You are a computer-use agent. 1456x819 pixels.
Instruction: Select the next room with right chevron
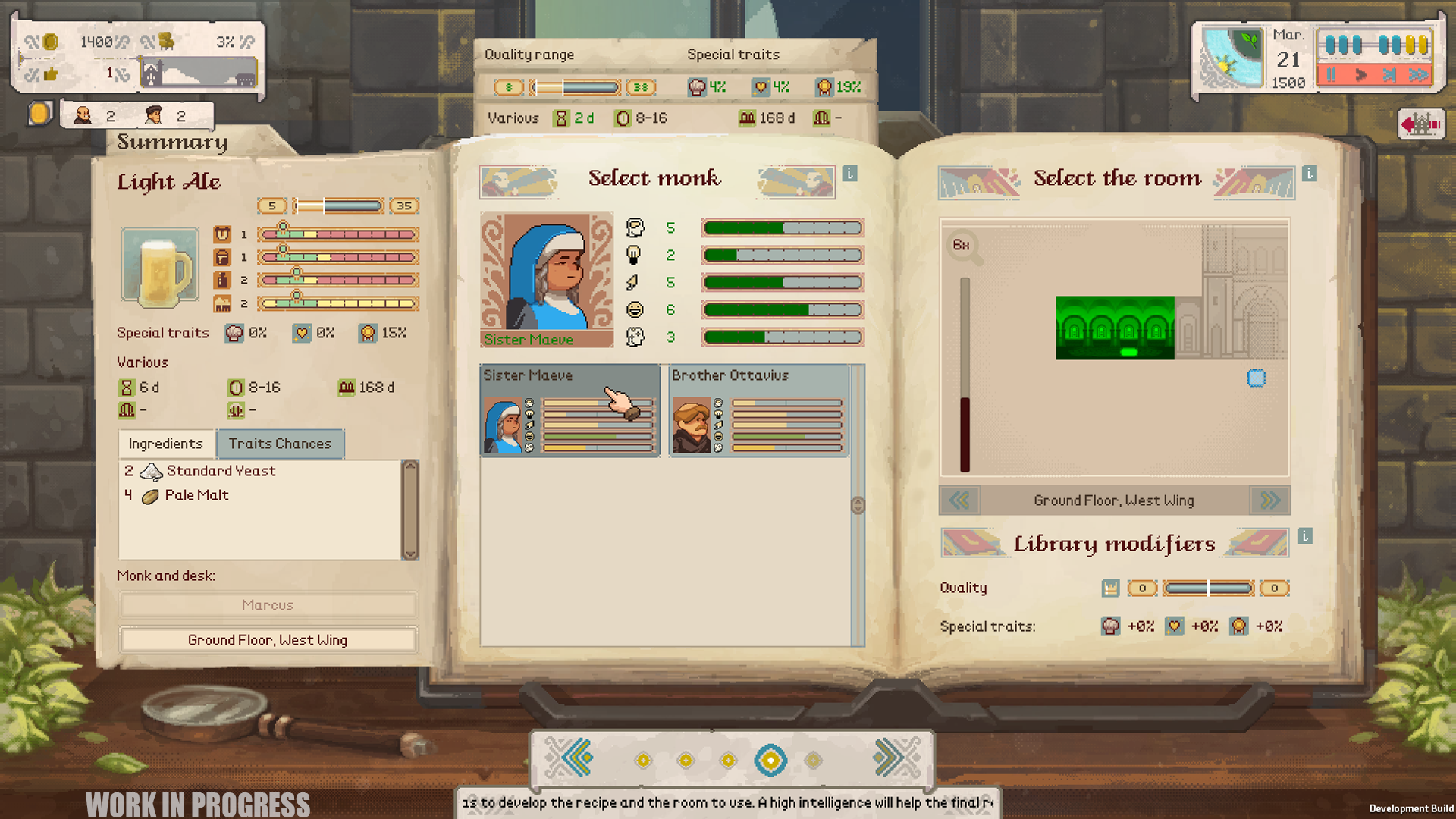point(1269,500)
